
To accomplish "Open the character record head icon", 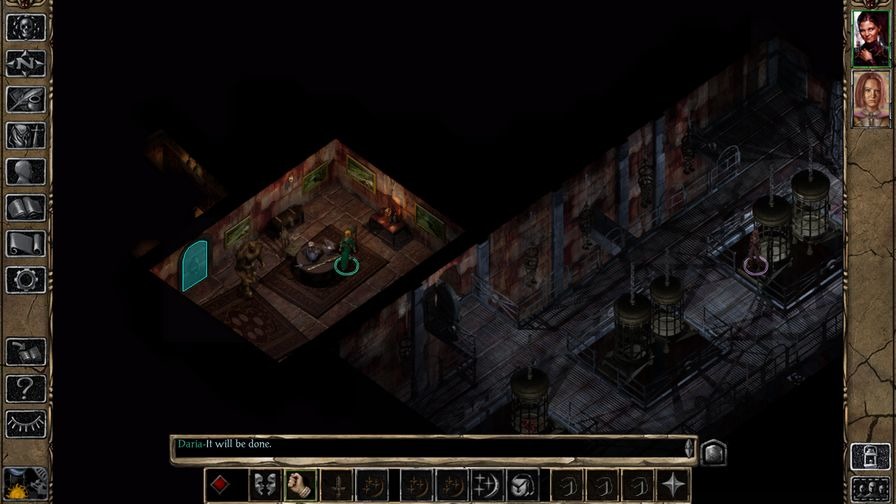I will tap(25, 171).
